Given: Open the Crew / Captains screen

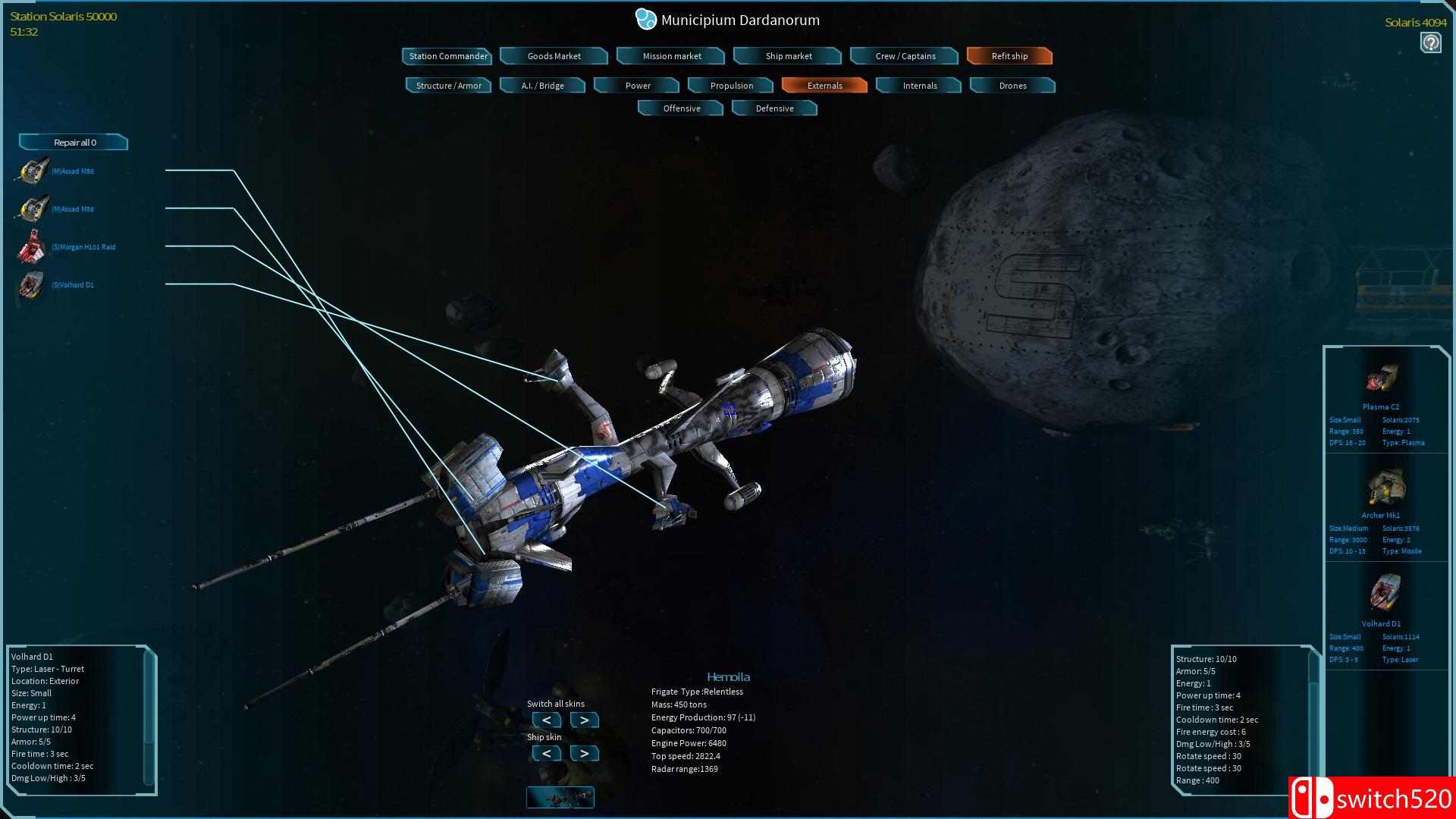Looking at the screenshot, I should click(x=904, y=55).
